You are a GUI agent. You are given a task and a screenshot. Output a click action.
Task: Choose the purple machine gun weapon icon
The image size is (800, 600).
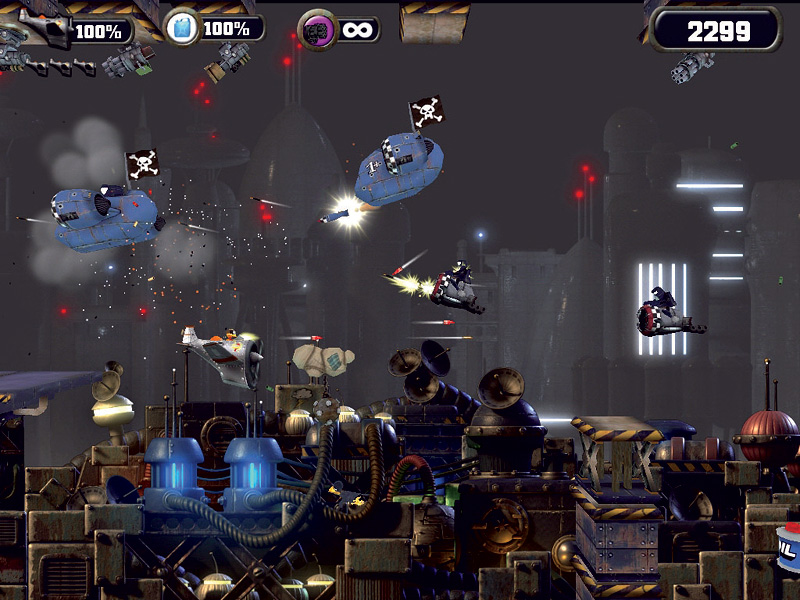point(316,28)
